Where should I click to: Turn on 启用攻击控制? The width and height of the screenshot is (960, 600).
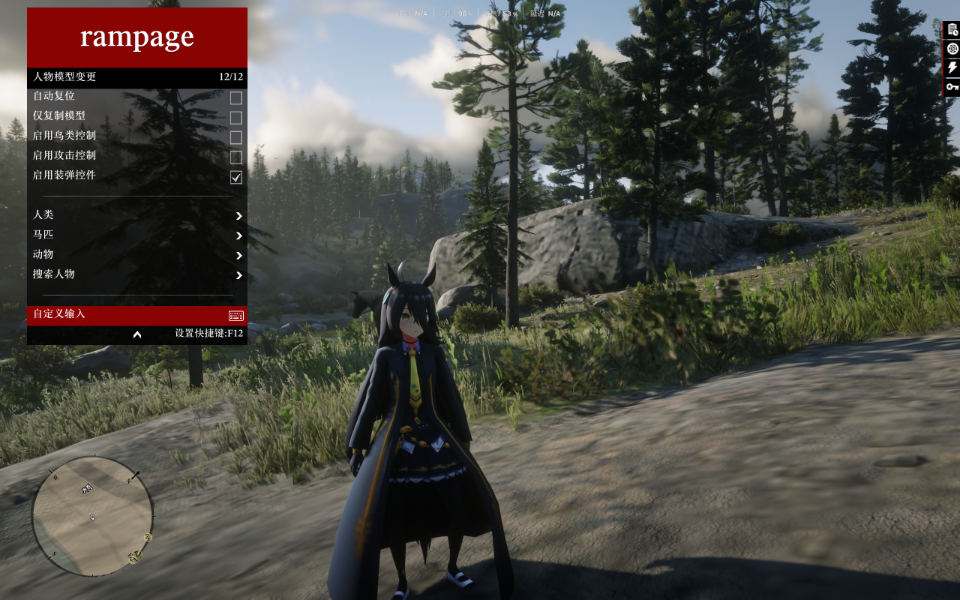236,157
